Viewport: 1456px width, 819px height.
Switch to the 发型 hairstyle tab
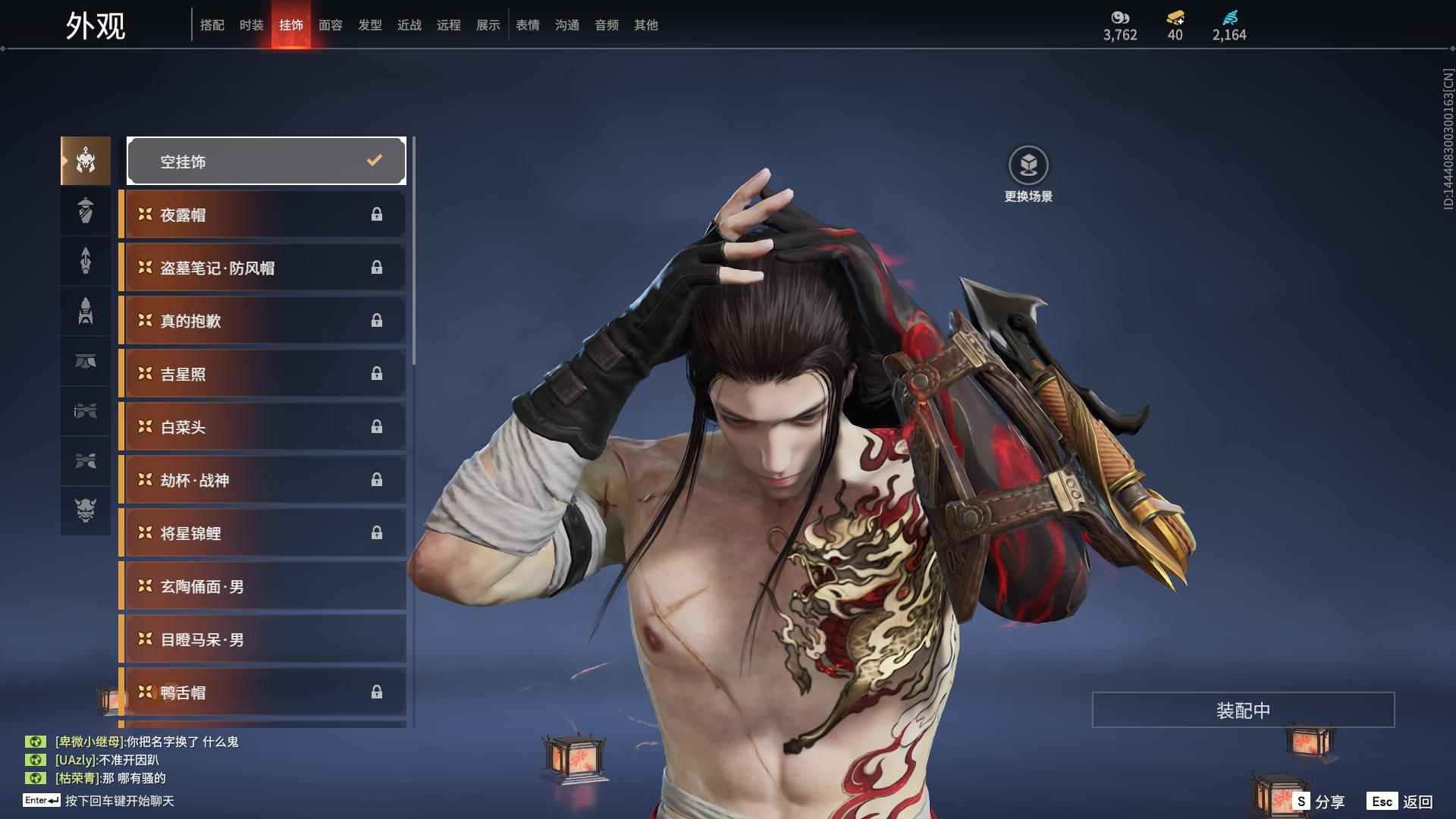[369, 25]
